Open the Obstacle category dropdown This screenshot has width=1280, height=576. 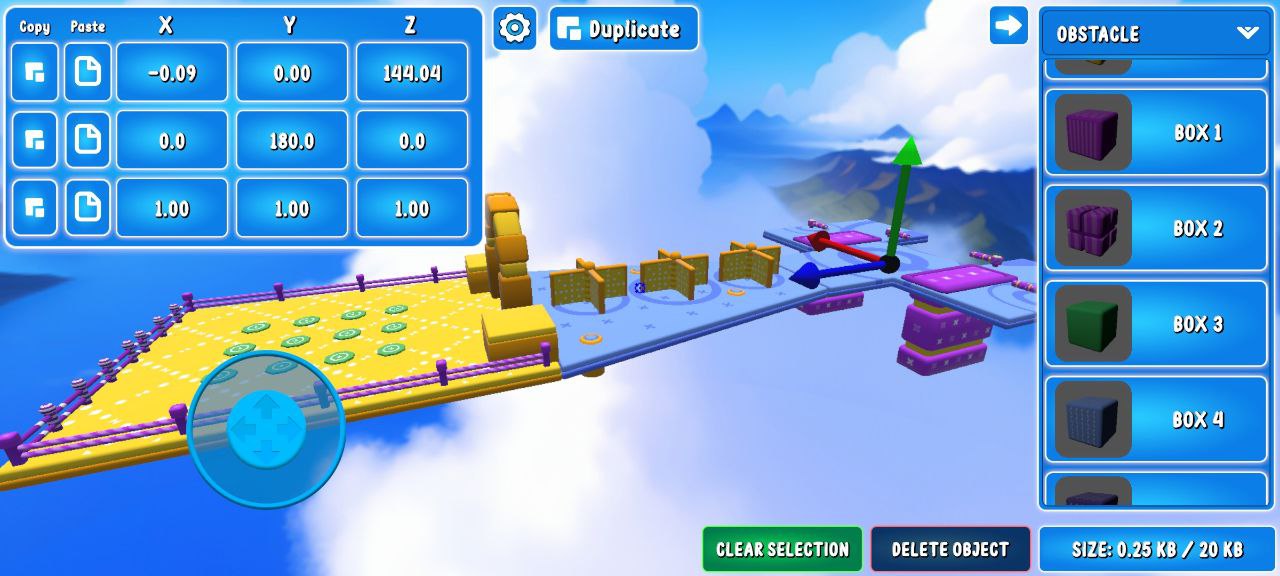(x=1154, y=33)
